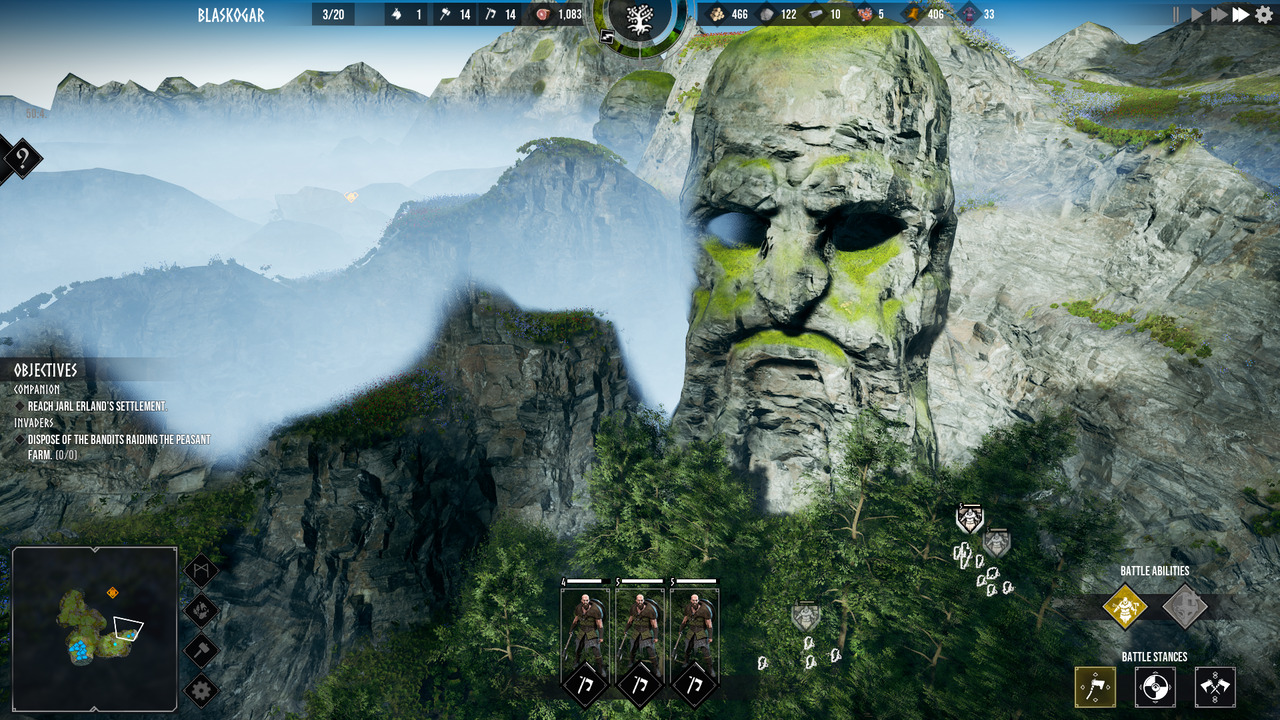Click the Objectives panel header
The height and width of the screenshot is (720, 1280).
[46, 370]
